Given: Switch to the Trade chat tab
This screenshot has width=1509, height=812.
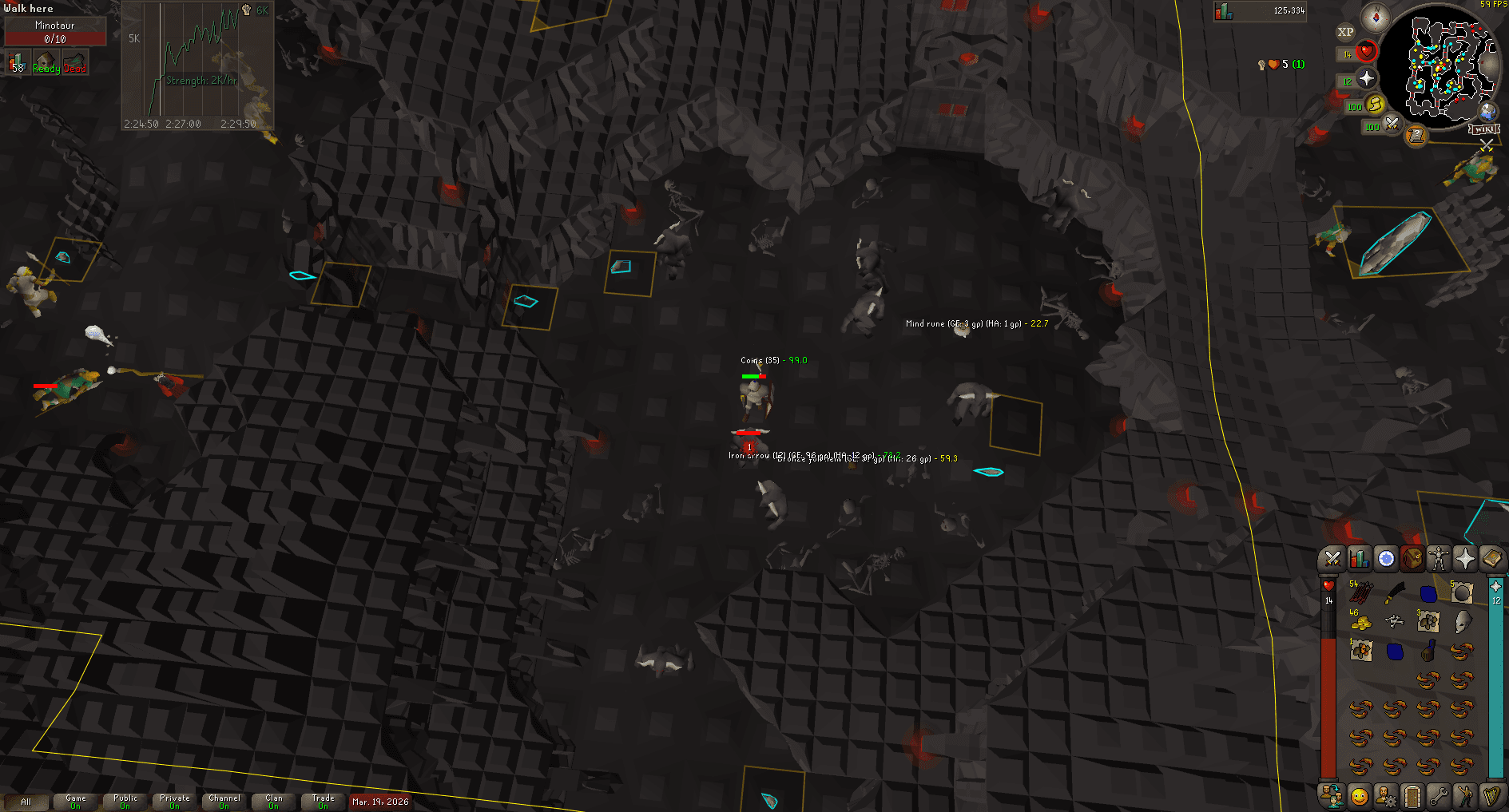Looking at the screenshot, I should (323, 801).
